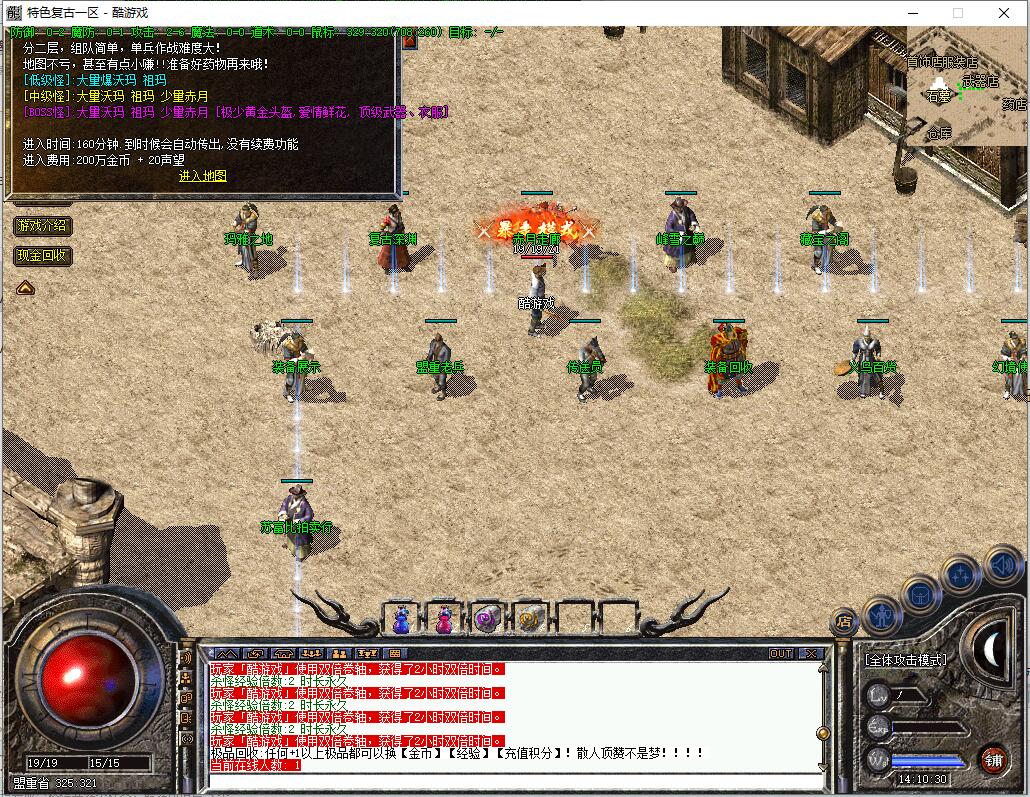Open the minimap in the corner
The width and height of the screenshot is (1030, 797).
click(967, 86)
